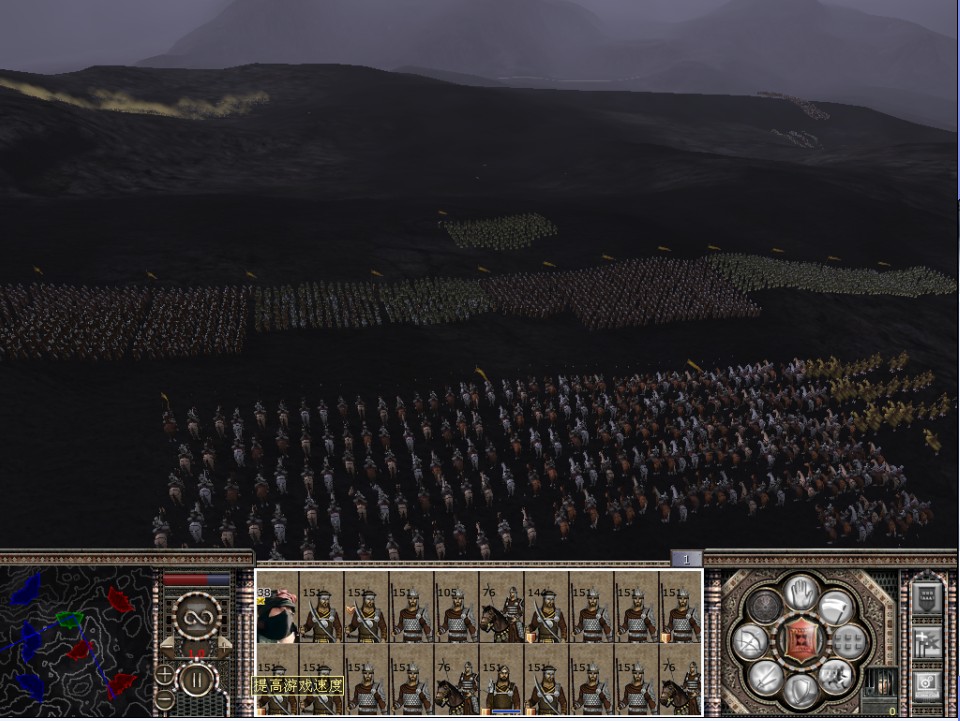The width and height of the screenshot is (960, 721).
Task: Open the group formations grid icon
Action: (850, 641)
